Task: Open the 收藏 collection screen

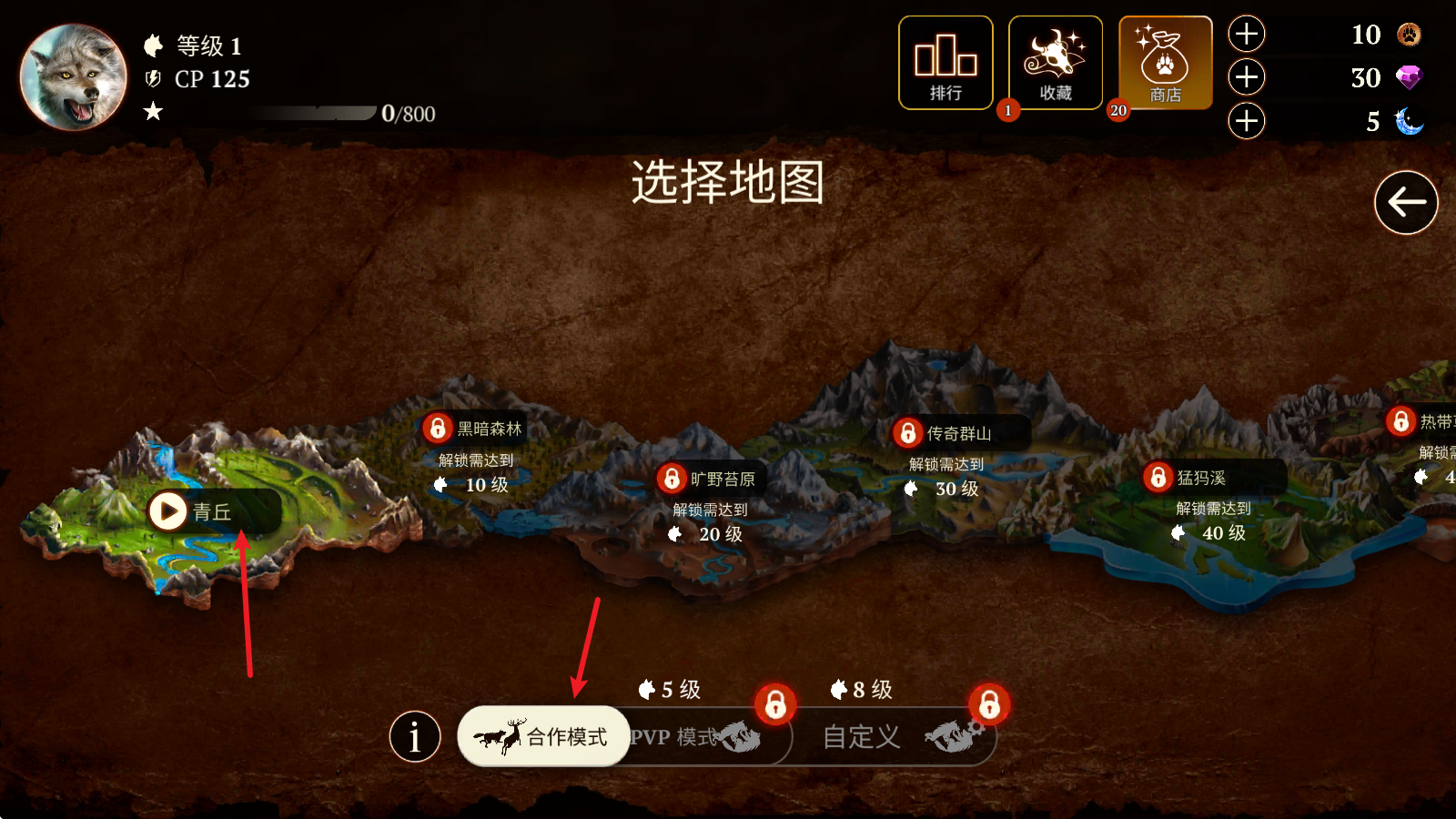Action: tap(1056, 61)
